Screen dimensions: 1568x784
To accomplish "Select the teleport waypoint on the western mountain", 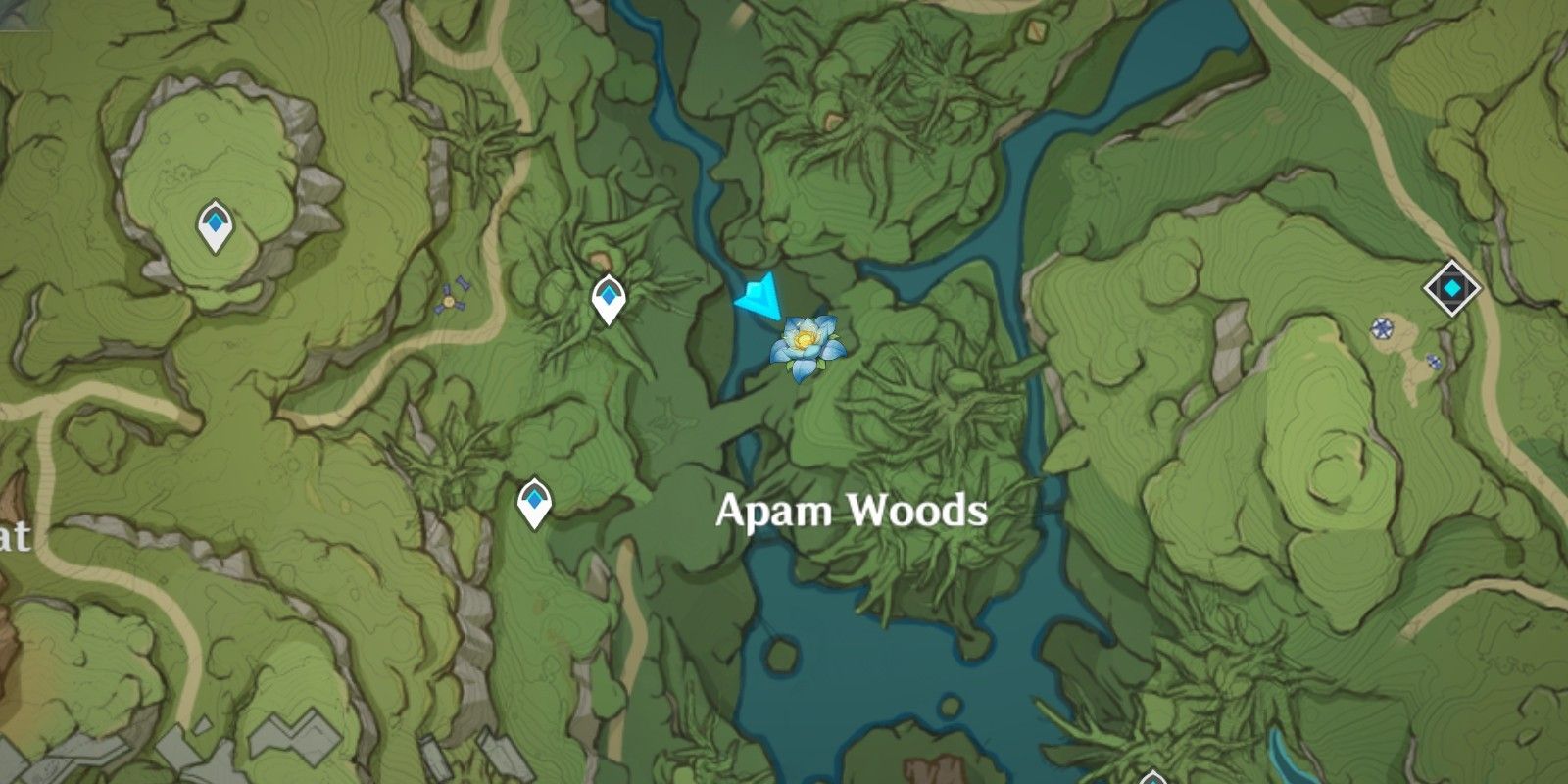I will tap(214, 223).
